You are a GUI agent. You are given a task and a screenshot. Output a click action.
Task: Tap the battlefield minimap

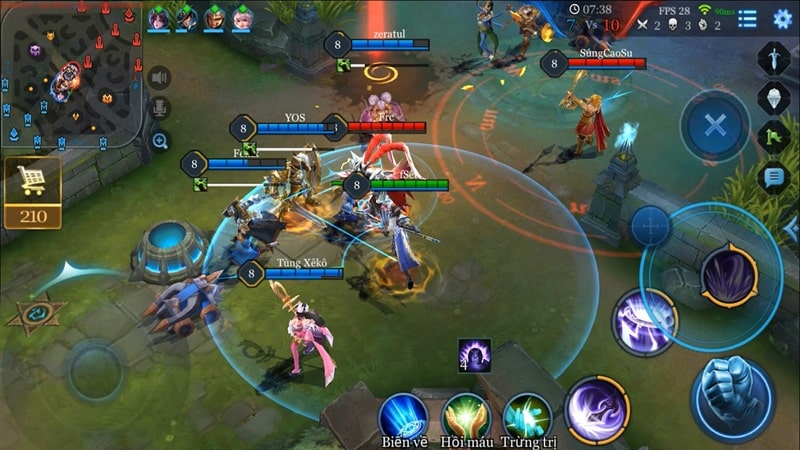70,72
